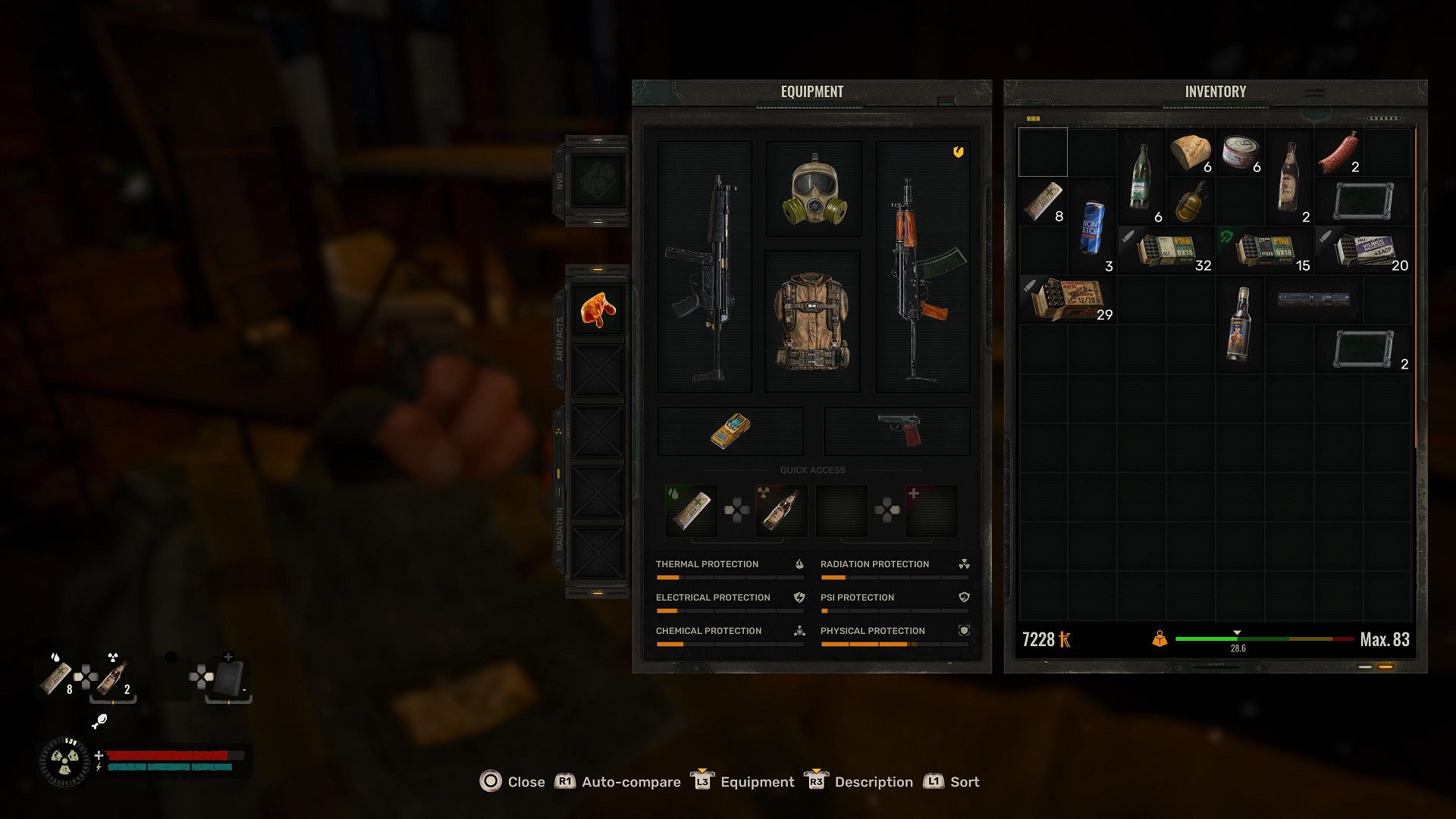This screenshot has height=819, width=1456.
Task: Select the suppressor attachment item
Action: coord(1313,300)
